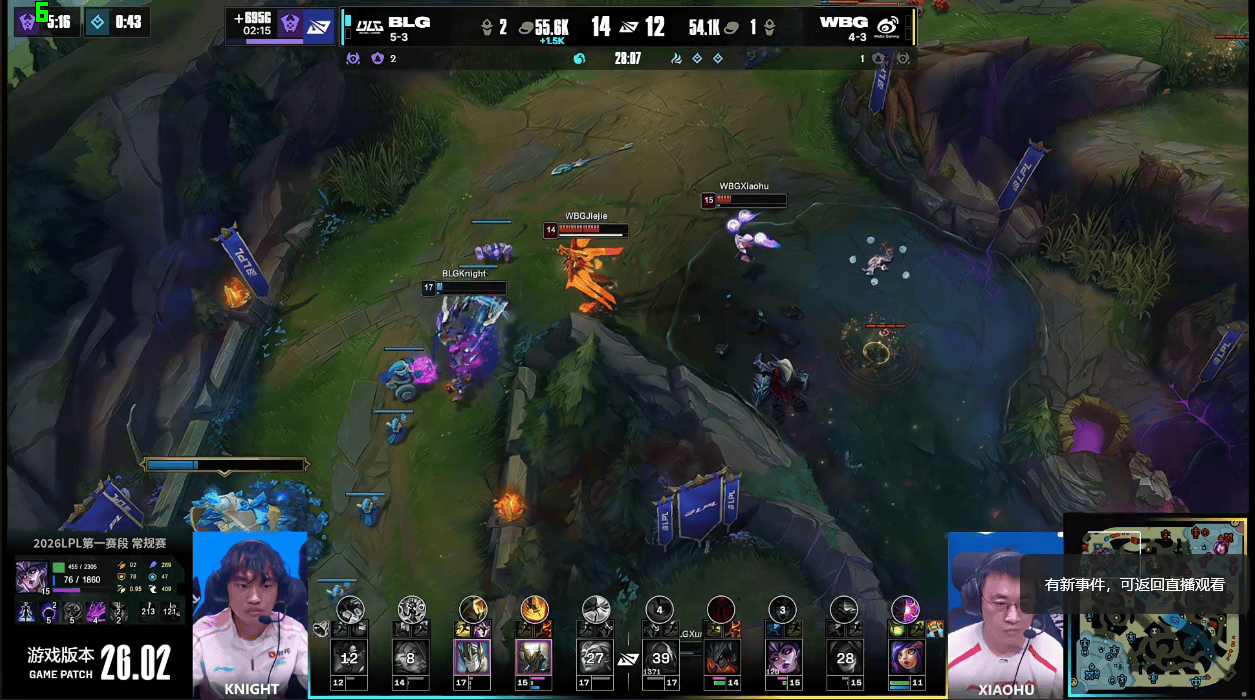Screen dimensions: 1255x700
Task: Select the dead champion portrait showing 28
Action: 846,658
